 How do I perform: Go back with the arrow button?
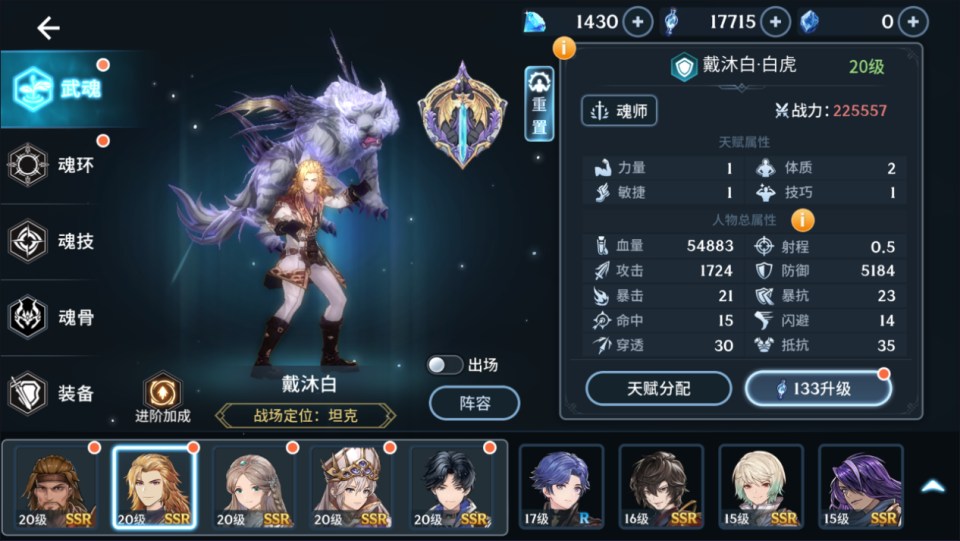48,28
